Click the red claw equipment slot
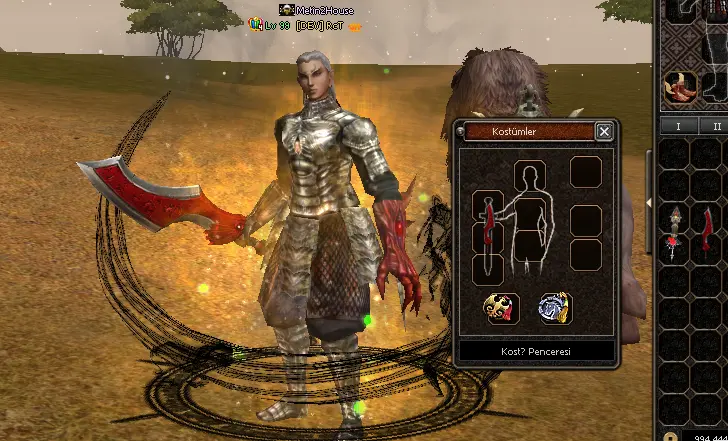The width and height of the screenshot is (728, 441). point(681,86)
